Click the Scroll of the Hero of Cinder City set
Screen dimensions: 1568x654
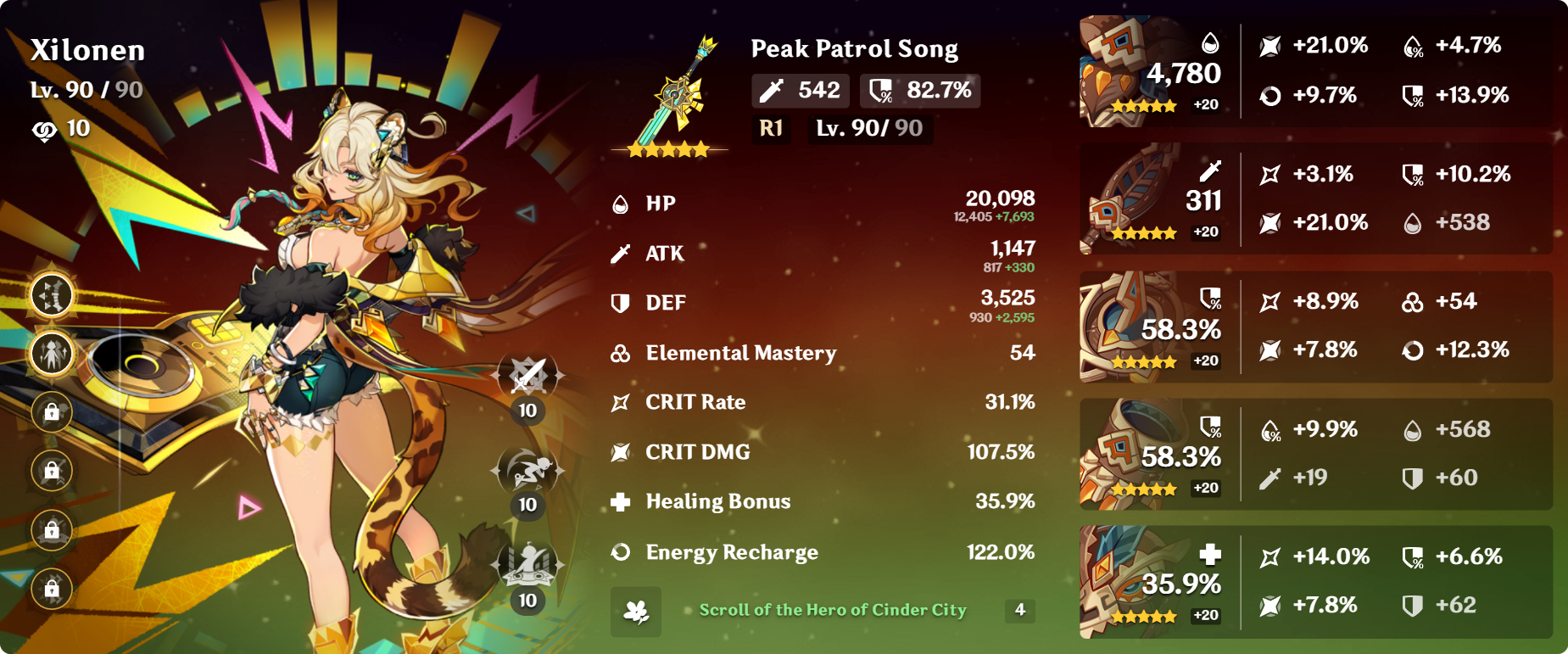pyautogui.click(x=832, y=610)
